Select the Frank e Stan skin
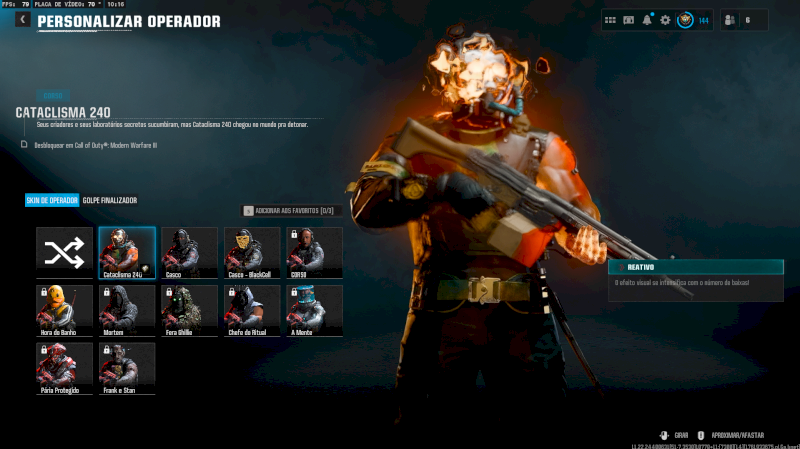 coord(127,368)
